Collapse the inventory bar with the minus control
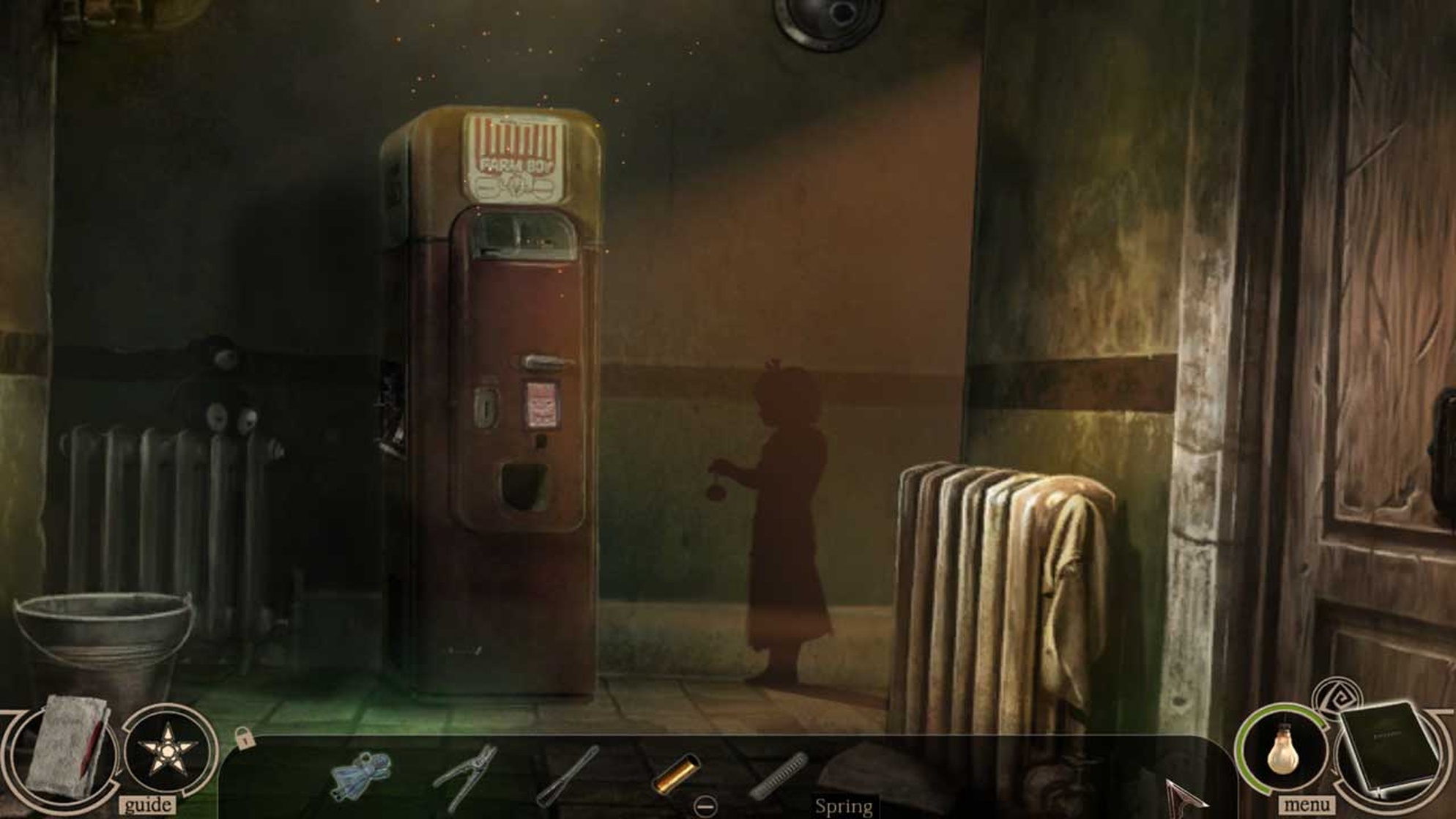 click(x=705, y=807)
